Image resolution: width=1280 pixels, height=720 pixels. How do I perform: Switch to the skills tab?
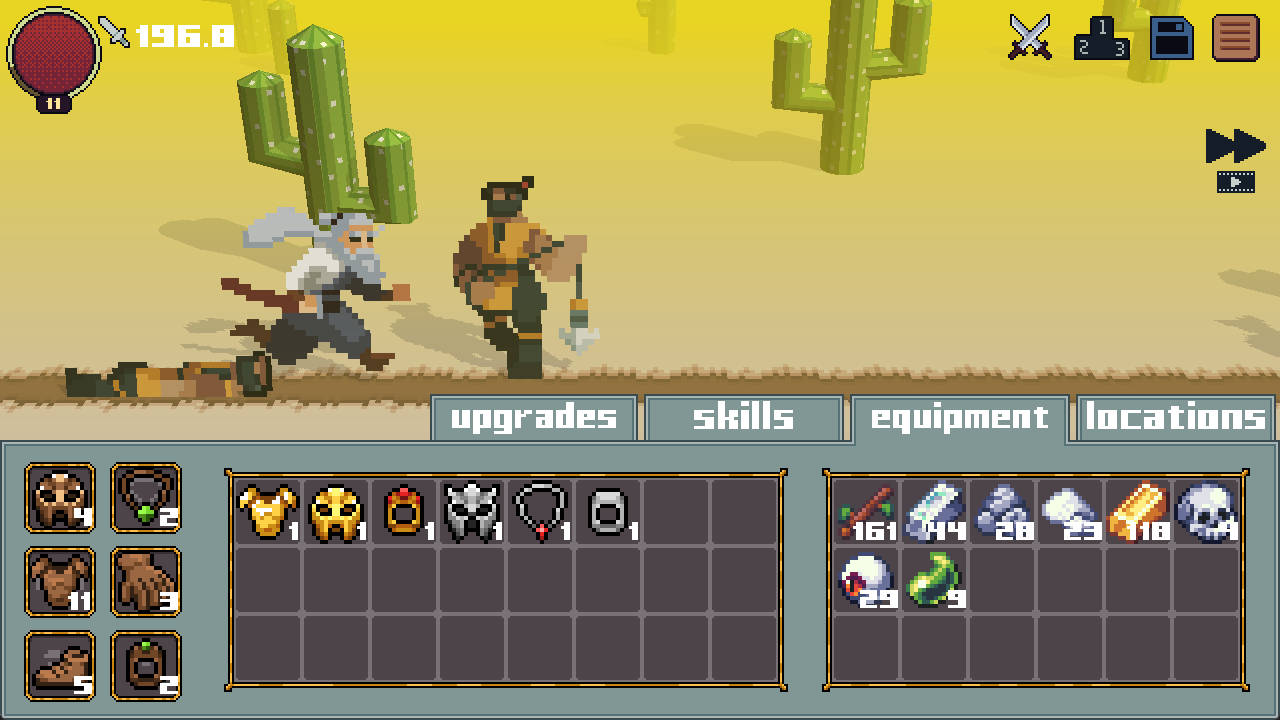(742, 417)
